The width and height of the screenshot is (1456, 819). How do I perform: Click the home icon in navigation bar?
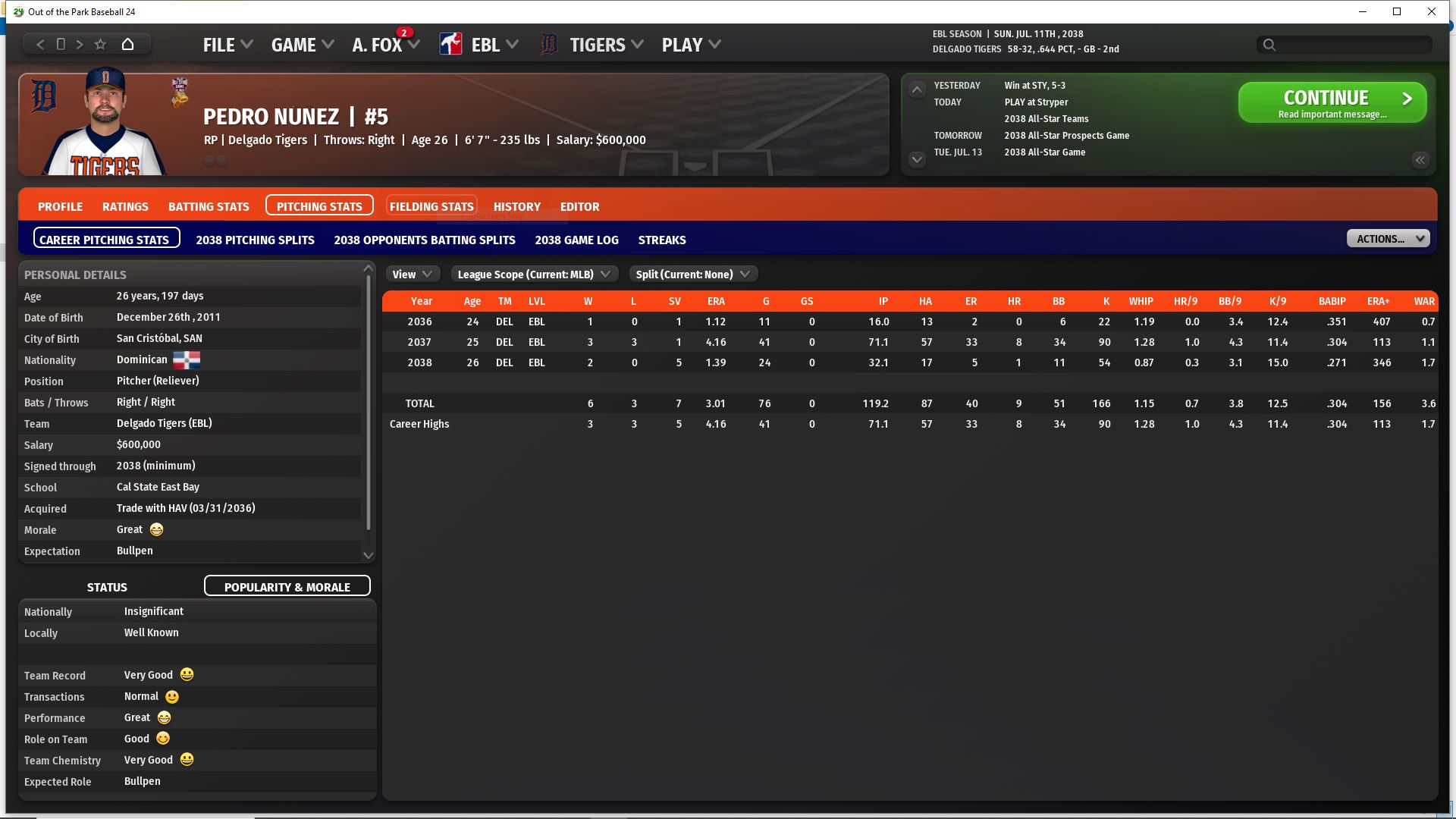point(127,44)
